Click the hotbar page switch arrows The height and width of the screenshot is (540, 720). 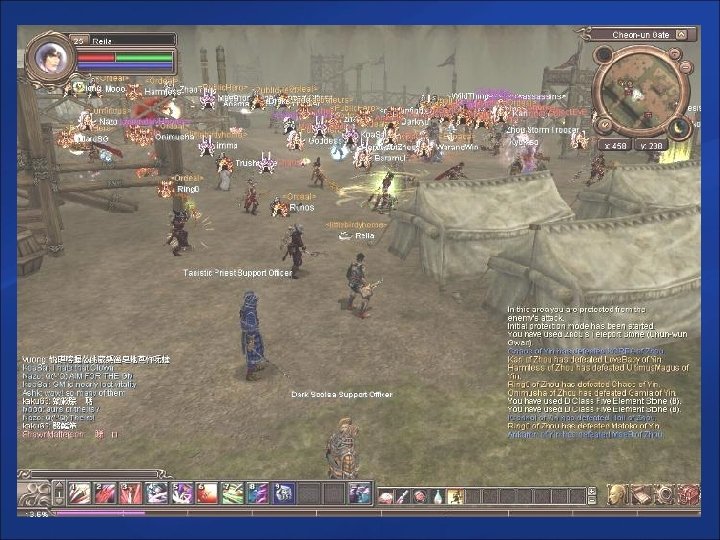point(59,493)
